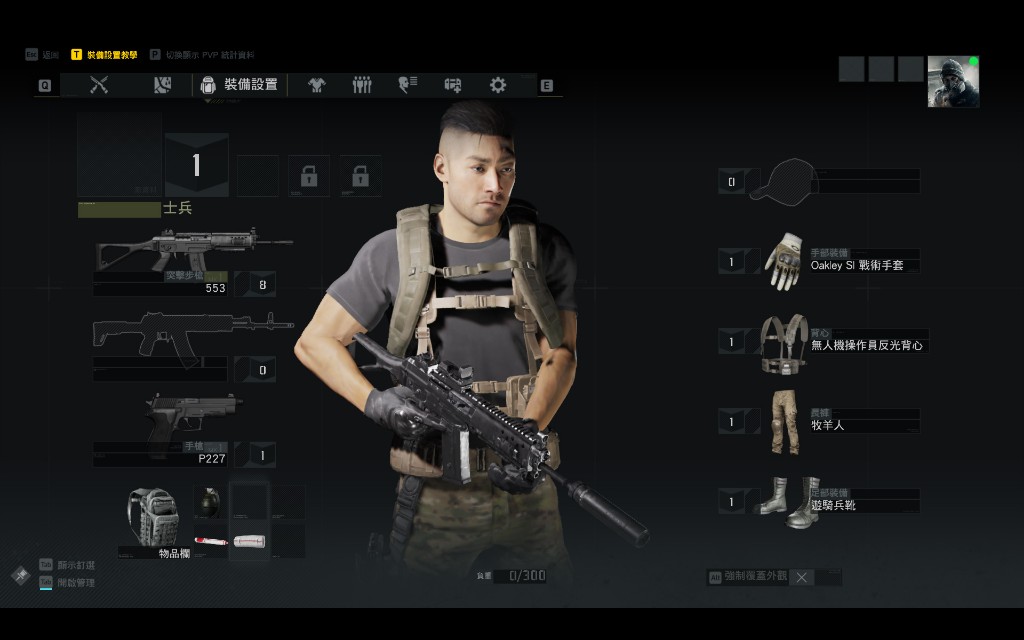Select the white bandage item slot
The width and height of the screenshot is (1024, 640).
point(249,541)
